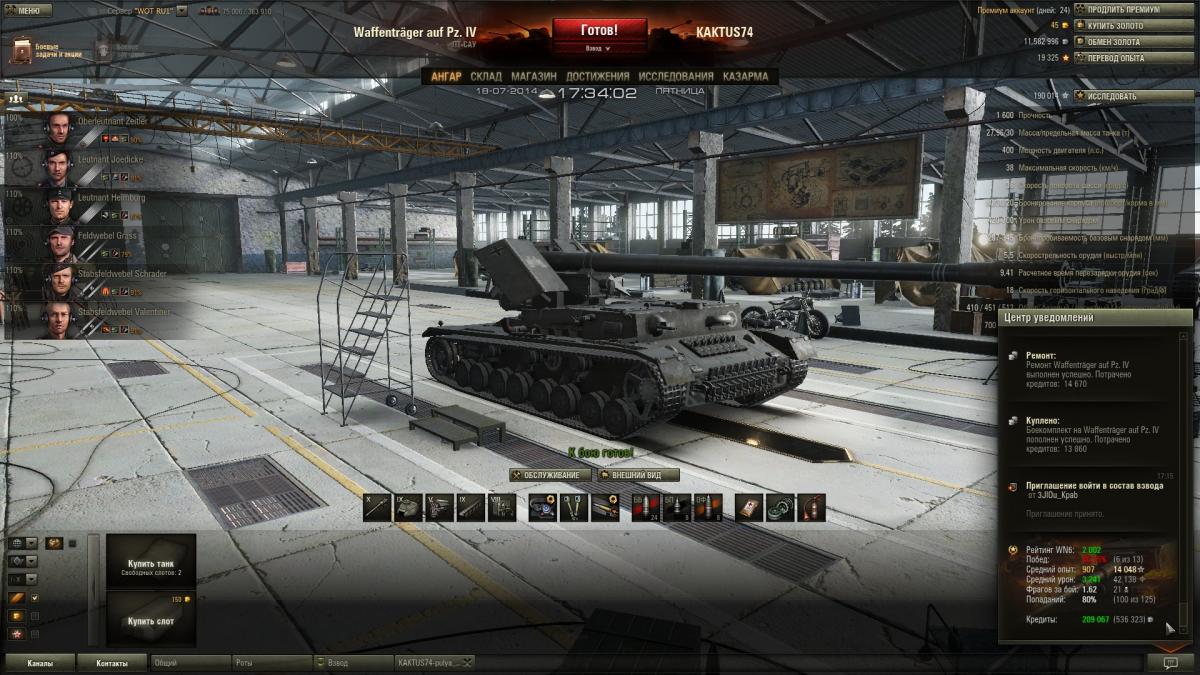This screenshot has width=1200, height=675.
Task: Open the Контакты contacts button
Action: tap(112, 662)
